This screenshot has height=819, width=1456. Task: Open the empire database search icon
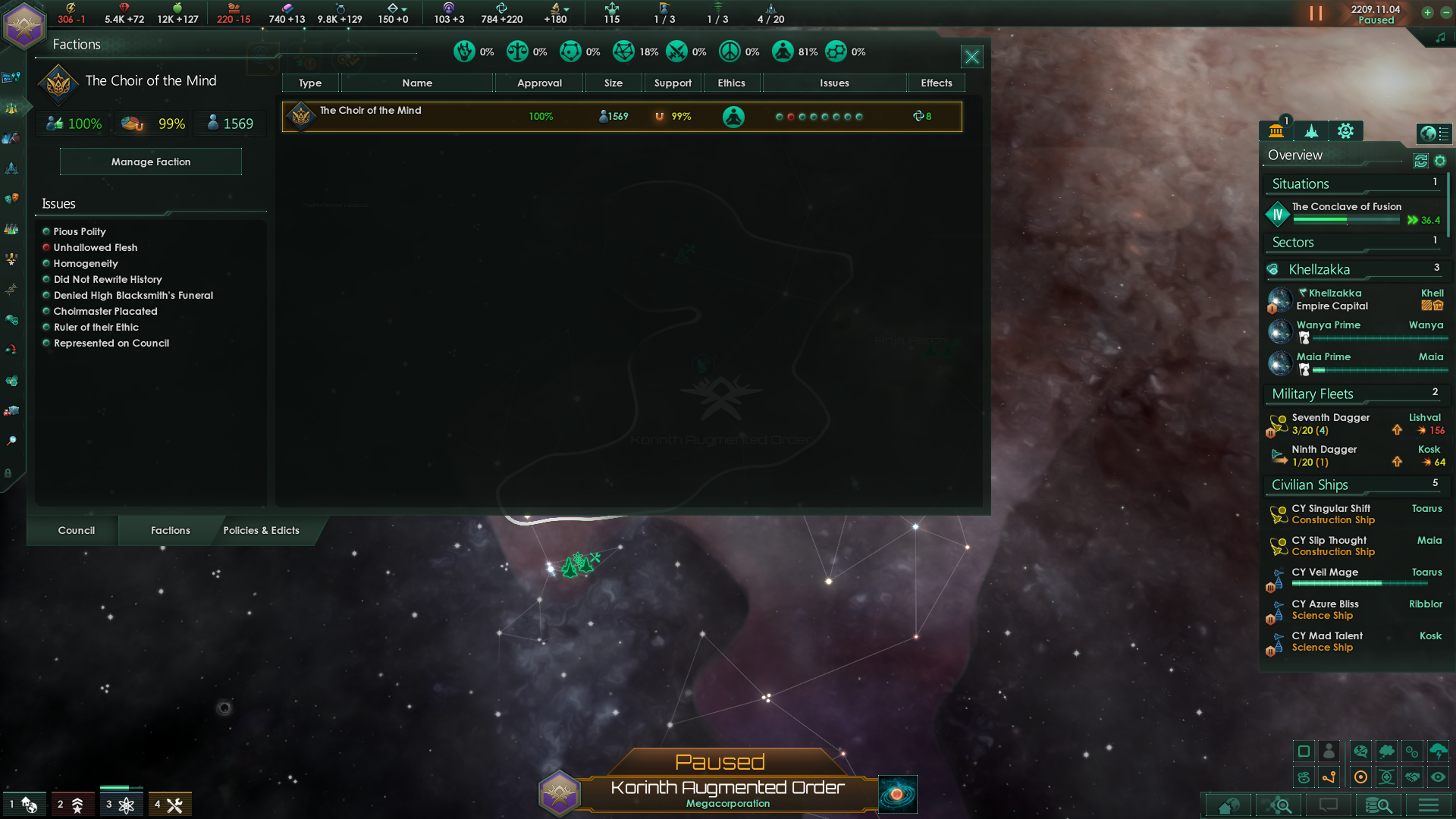click(x=1379, y=805)
